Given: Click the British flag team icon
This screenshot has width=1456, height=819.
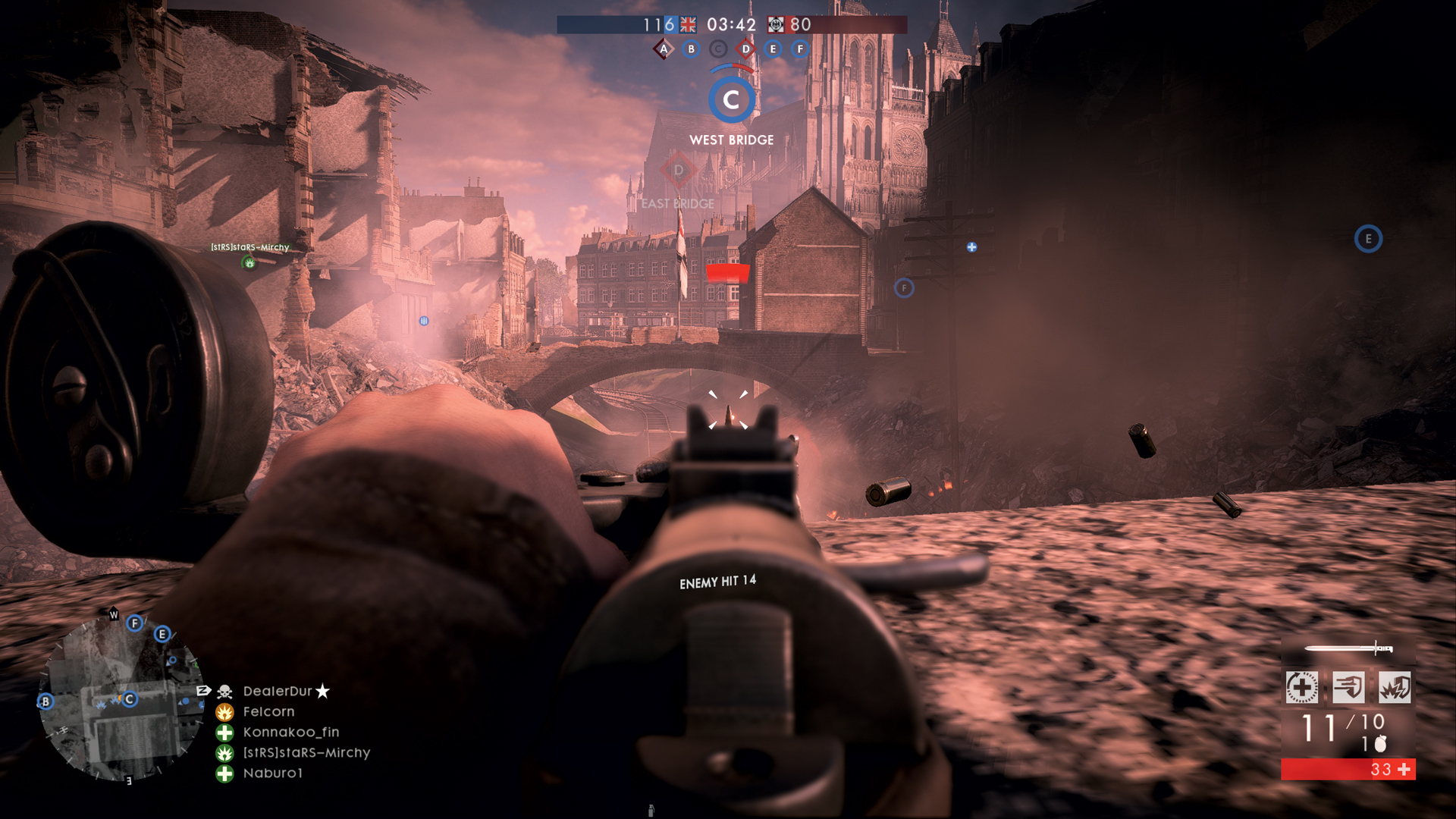Looking at the screenshot, I should tap(688, 25).
